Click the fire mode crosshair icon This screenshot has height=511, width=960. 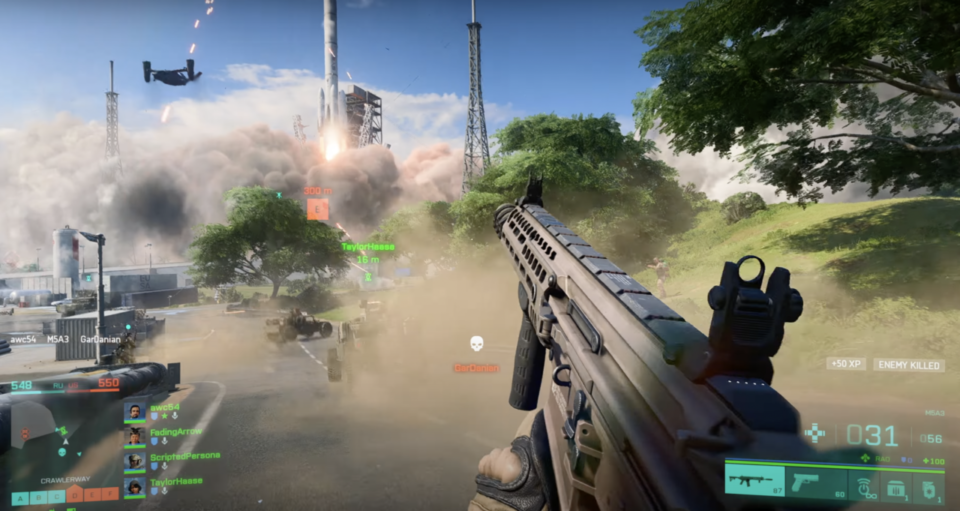tap(815, 434)
